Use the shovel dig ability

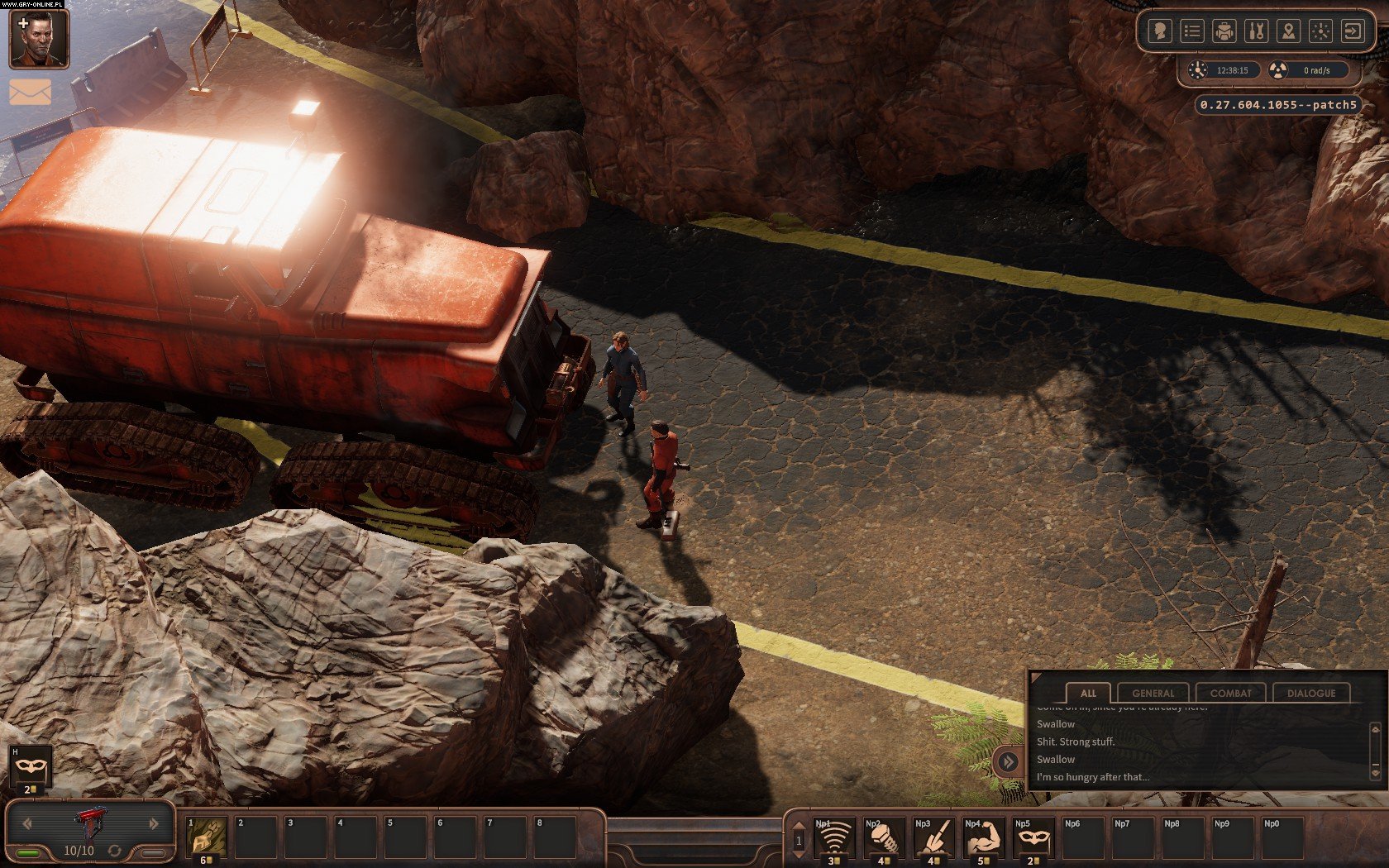coord(933,837)
